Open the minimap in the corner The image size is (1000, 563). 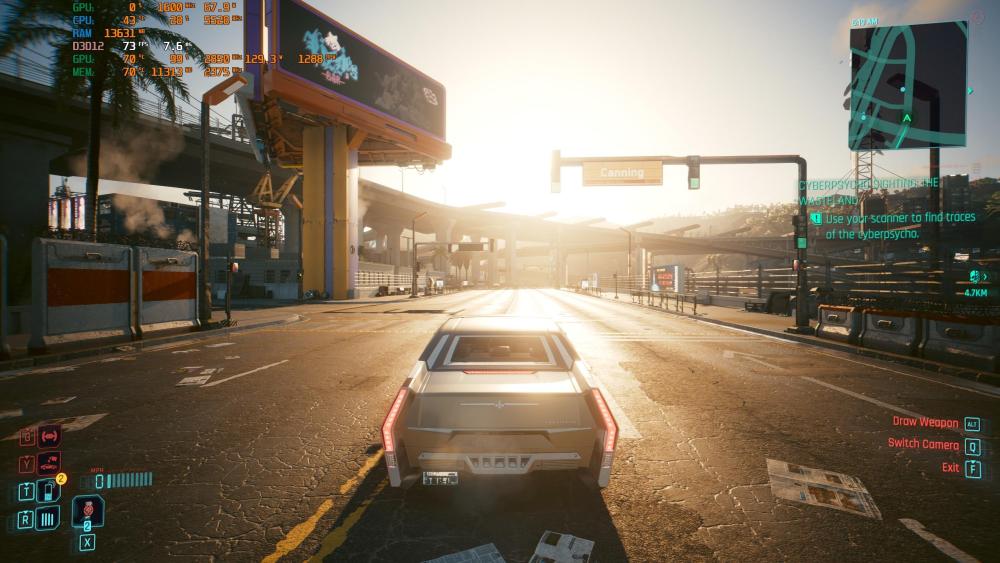pos(908,85)
